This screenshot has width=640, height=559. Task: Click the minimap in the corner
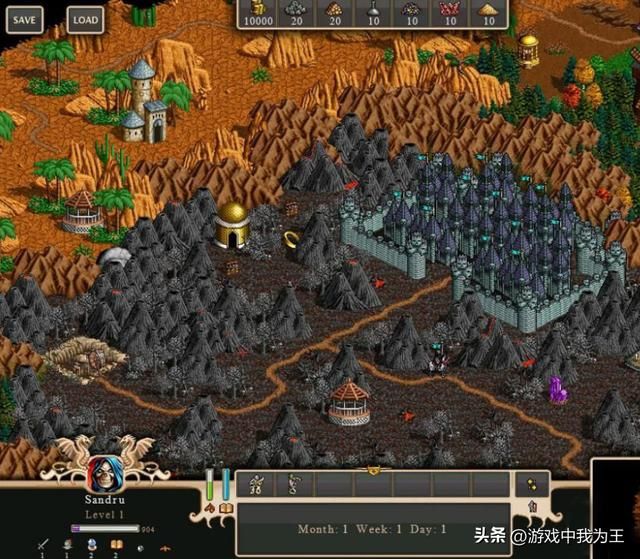coord(616,510)
